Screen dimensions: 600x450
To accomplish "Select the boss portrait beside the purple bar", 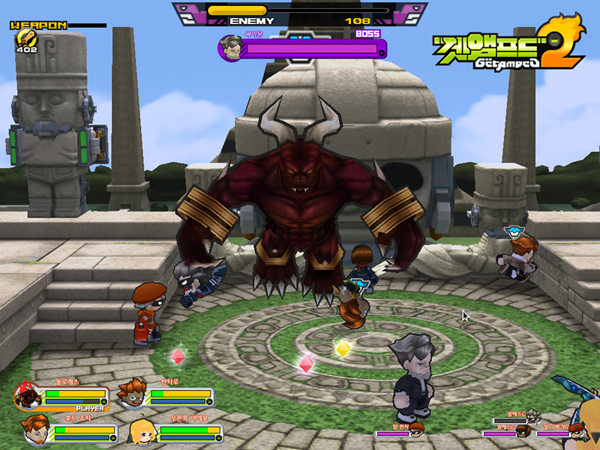I will tap(231, 48).
